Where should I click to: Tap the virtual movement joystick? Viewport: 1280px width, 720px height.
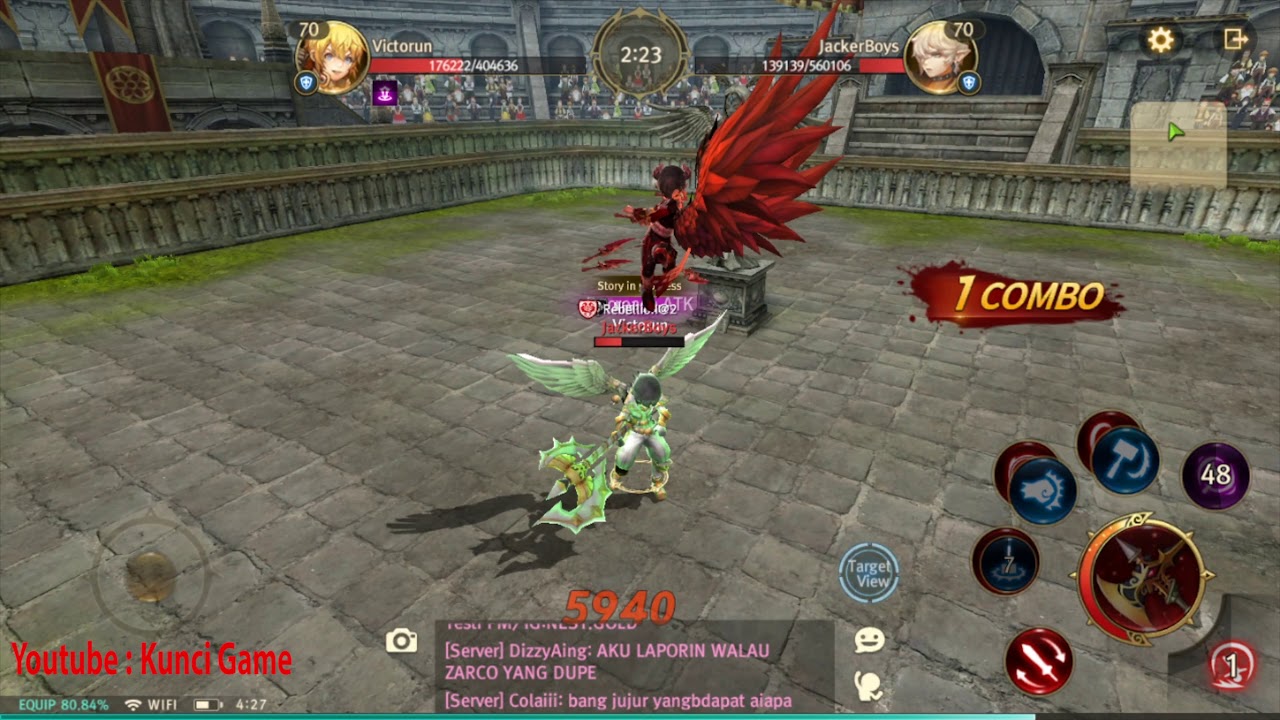pyautogui.click(x=151, y=575)
